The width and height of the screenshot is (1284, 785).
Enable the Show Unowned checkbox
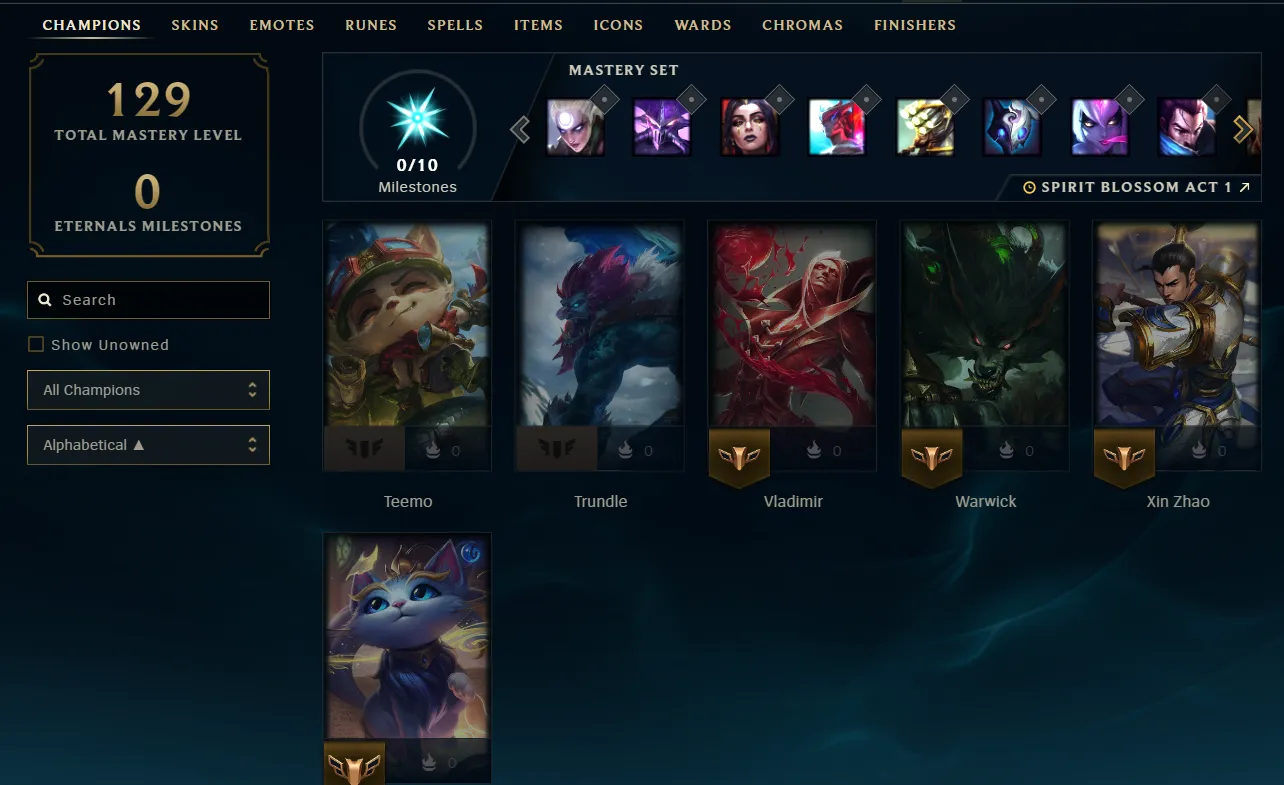point(36,344)
